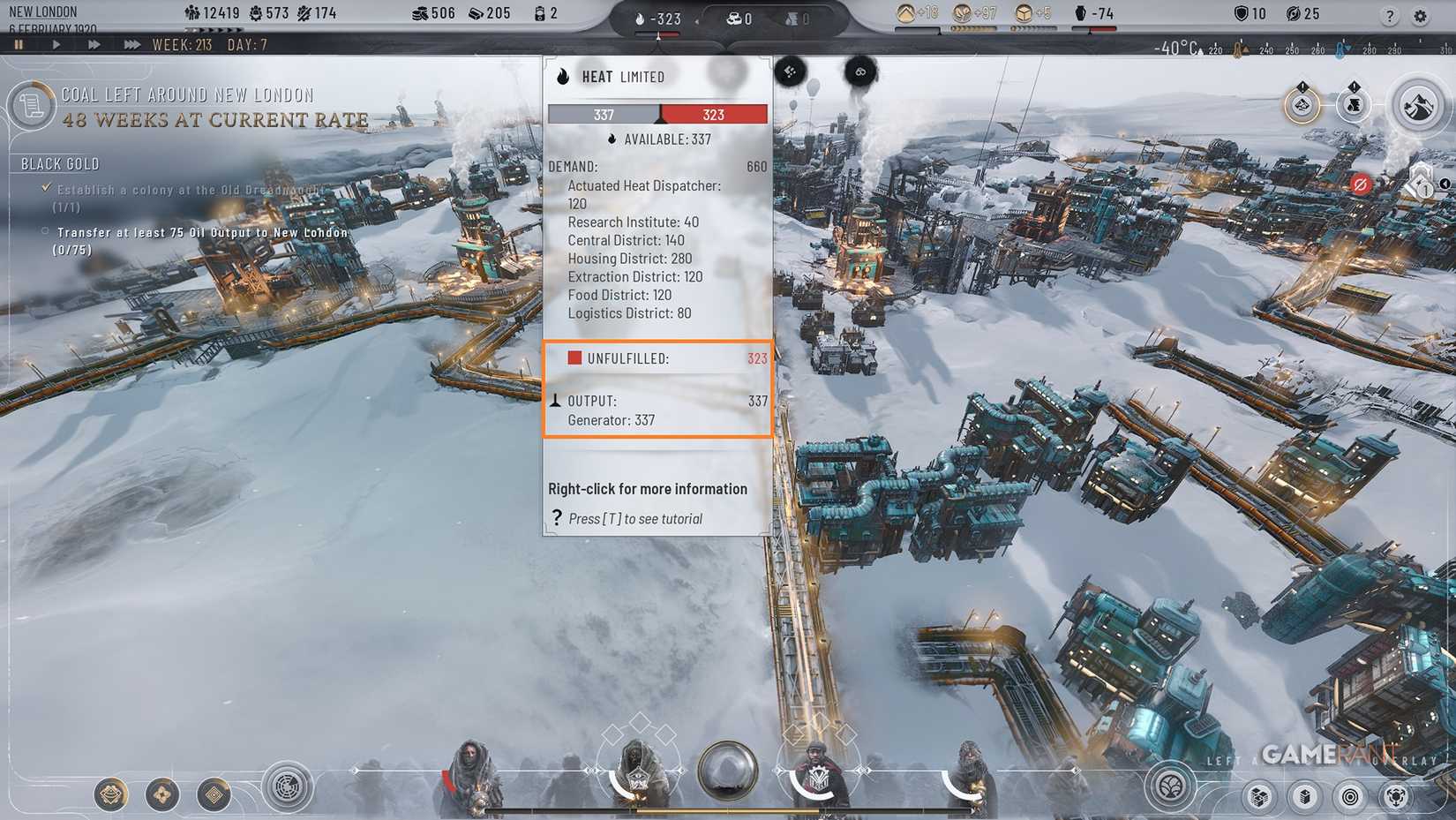Click the concentric target goals icon

(x=1351, y=797)
